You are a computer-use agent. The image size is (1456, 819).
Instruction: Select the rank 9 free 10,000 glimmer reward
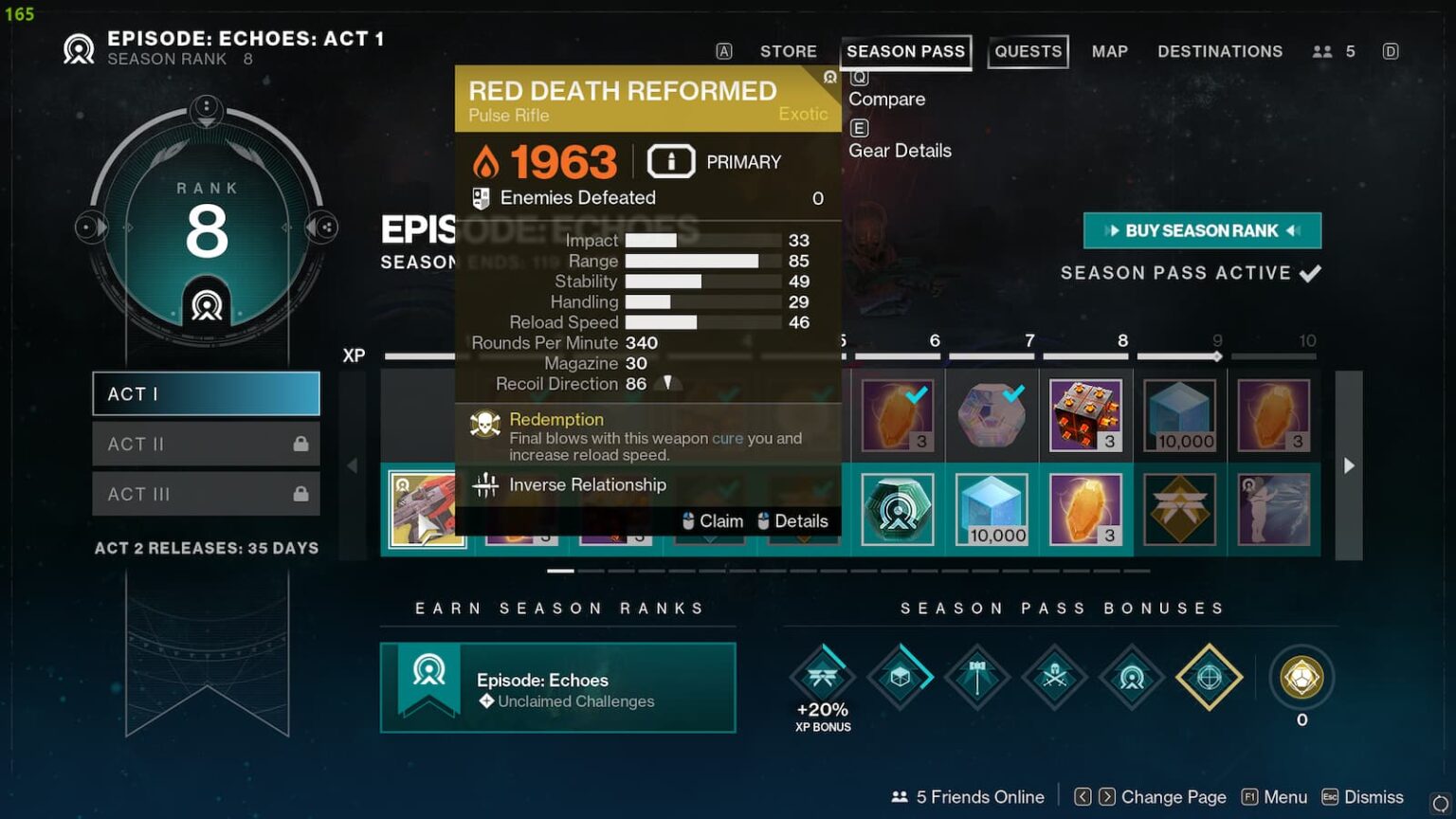pos(1180,415)
